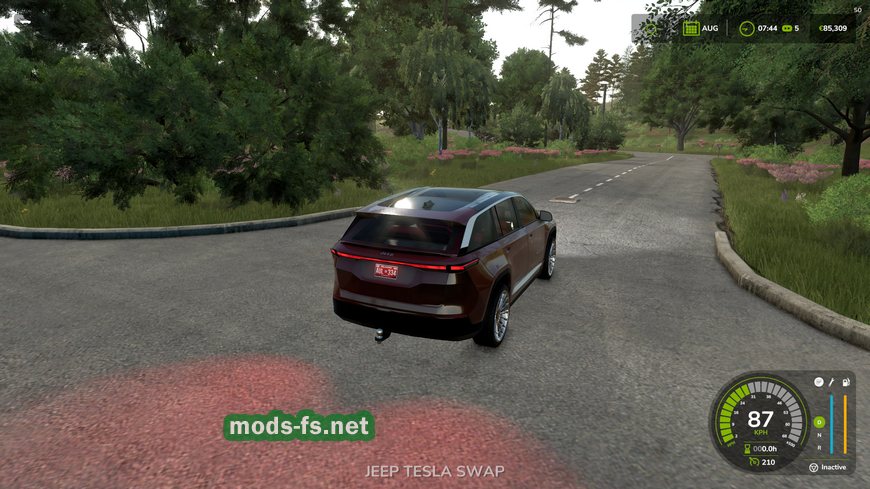Click the clock icon beside 07:44
870x489 pixels.
click(745, 28)
